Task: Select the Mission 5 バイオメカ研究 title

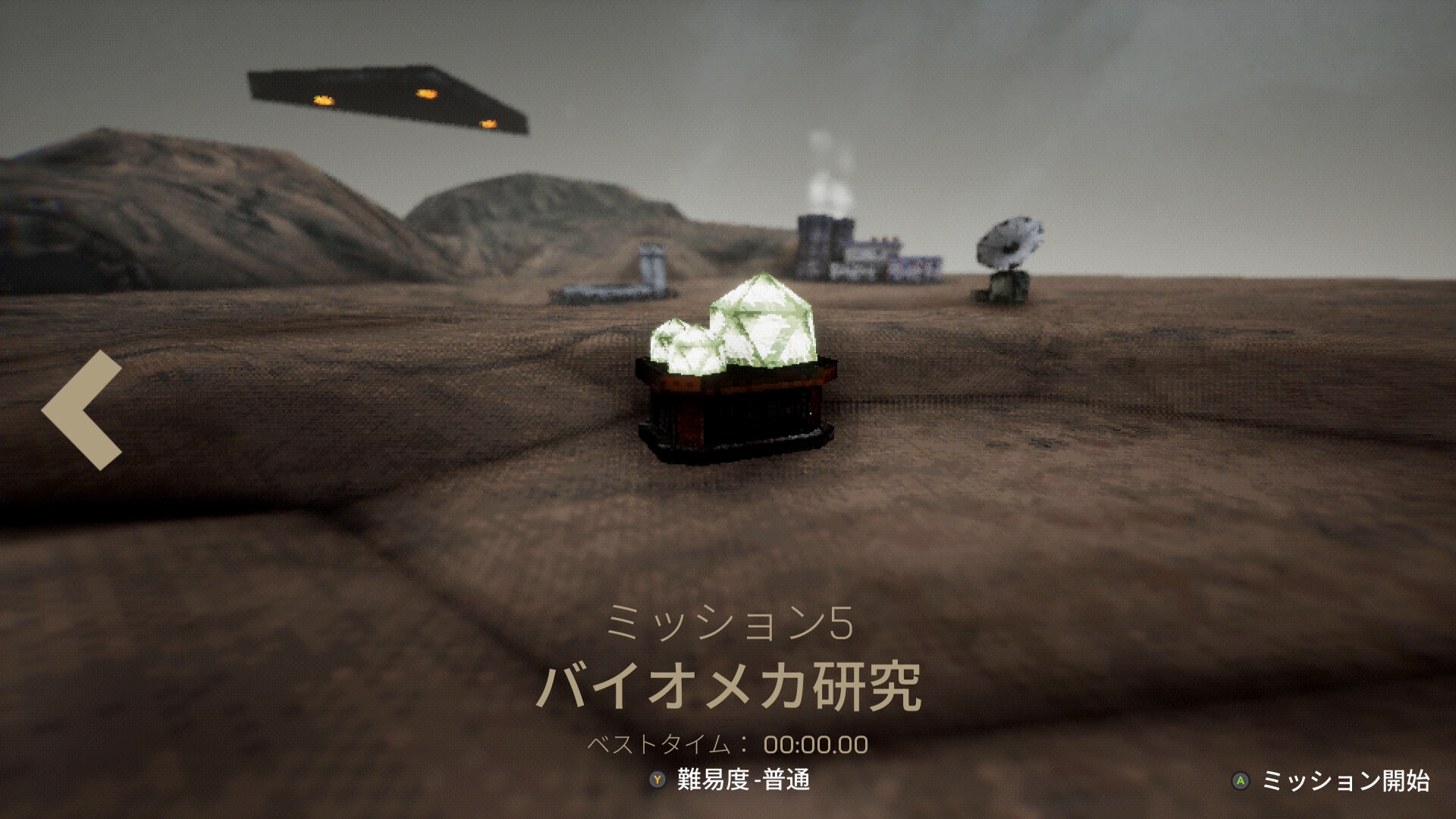Action: pos(728,686)
